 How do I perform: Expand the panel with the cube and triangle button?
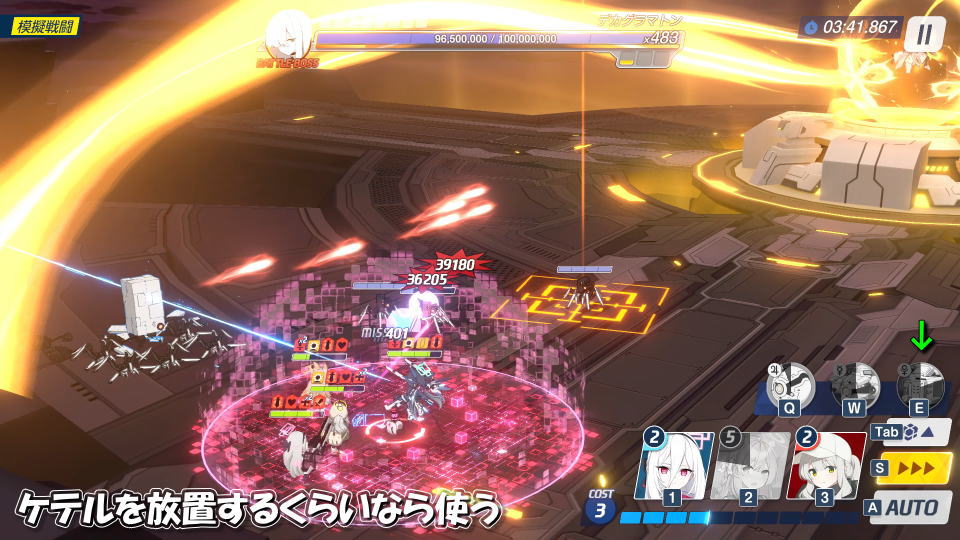[x=911, y=433]
